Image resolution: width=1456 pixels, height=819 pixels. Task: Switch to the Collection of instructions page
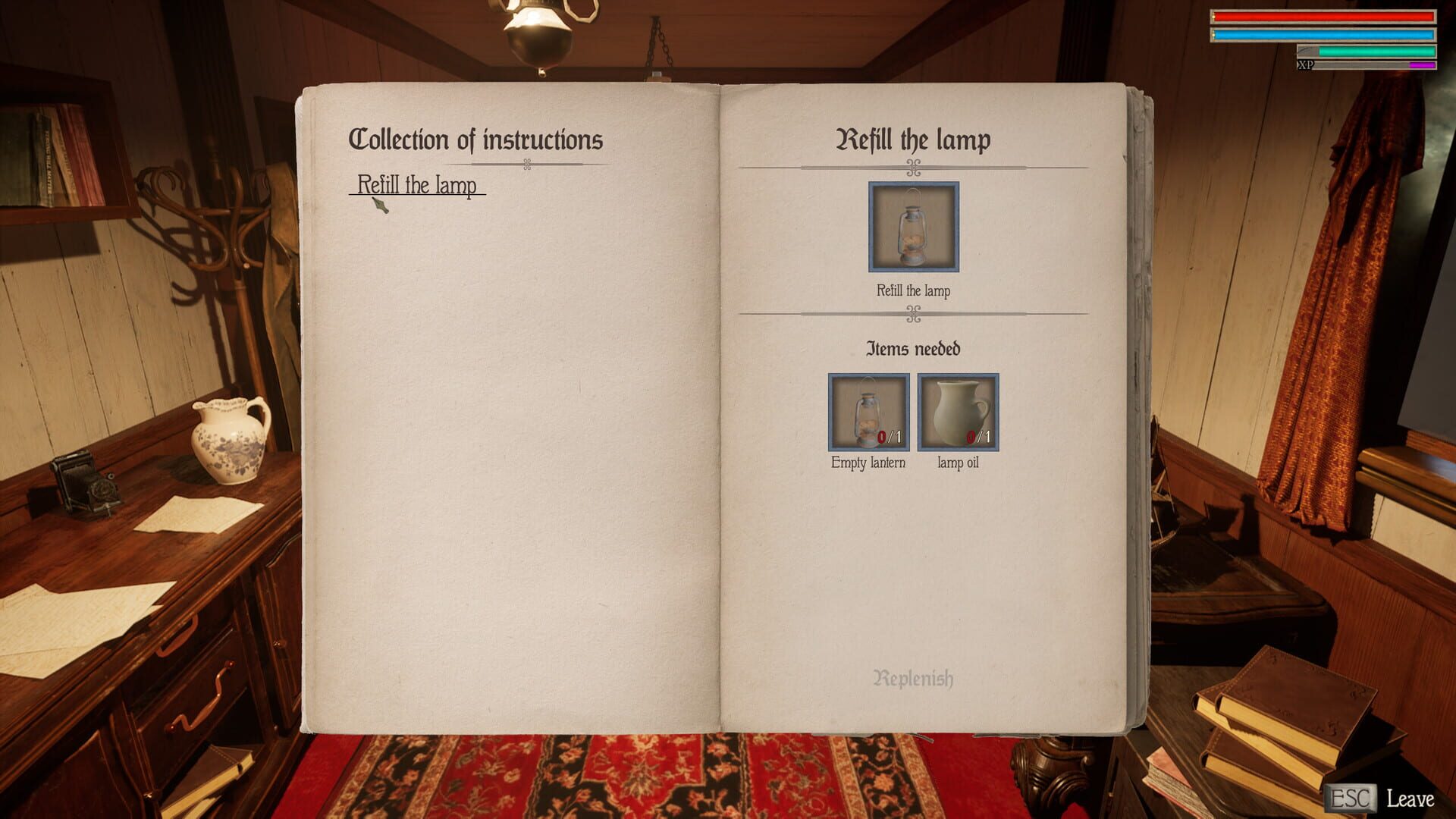[x=476, y=140]
